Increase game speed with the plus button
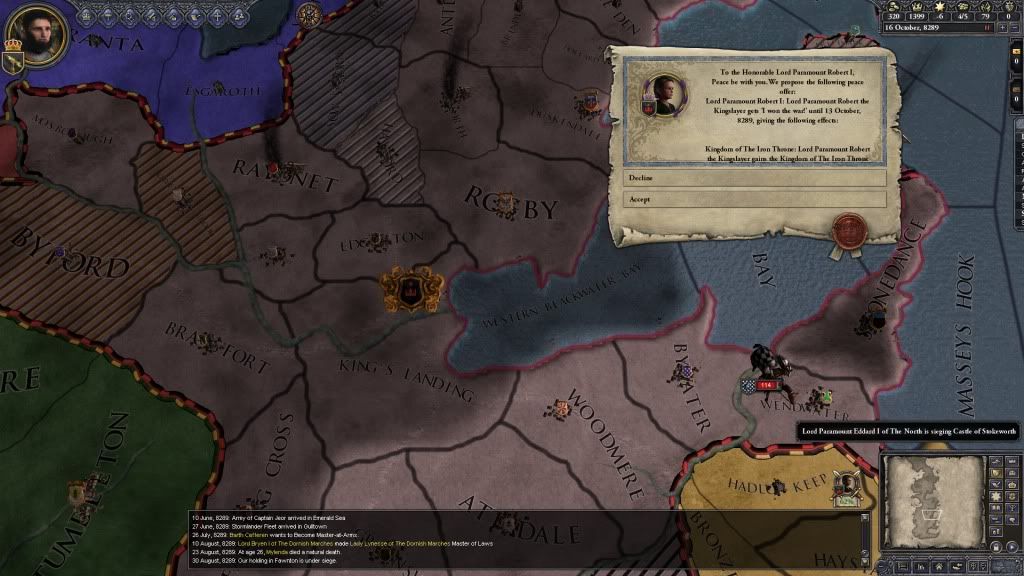 point(1002,27)
